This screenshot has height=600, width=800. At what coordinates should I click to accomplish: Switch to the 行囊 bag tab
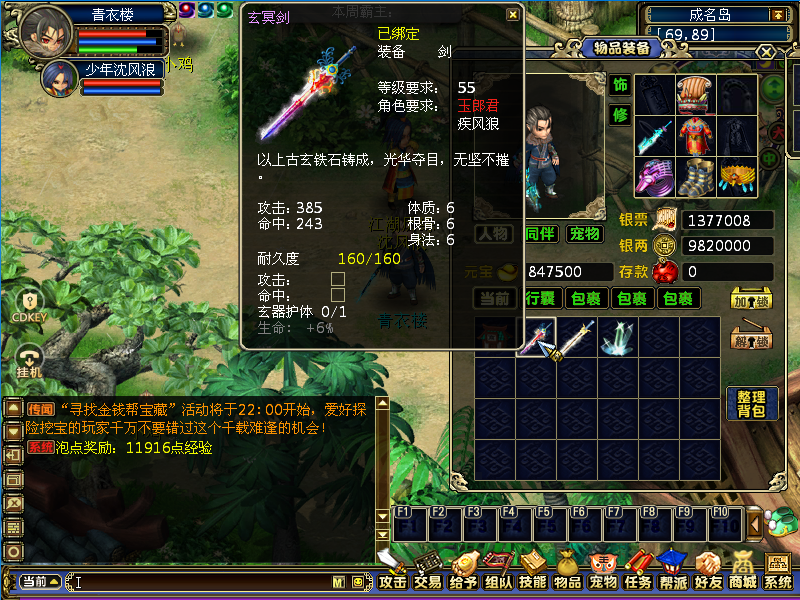click(540, 298)
